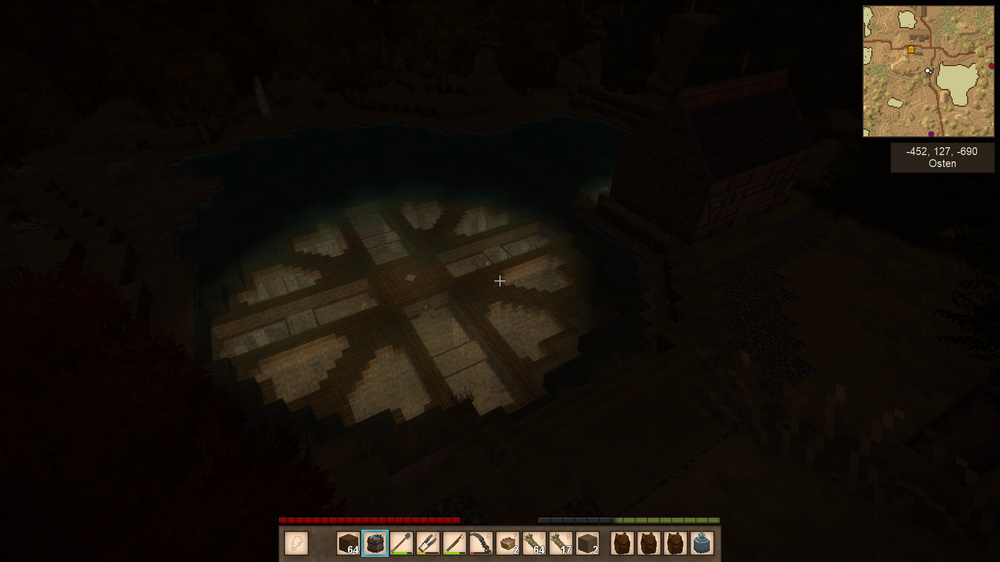Click the empty offhand slot
This screenshot has width=1000, height=562.
(x=296, y=543)
